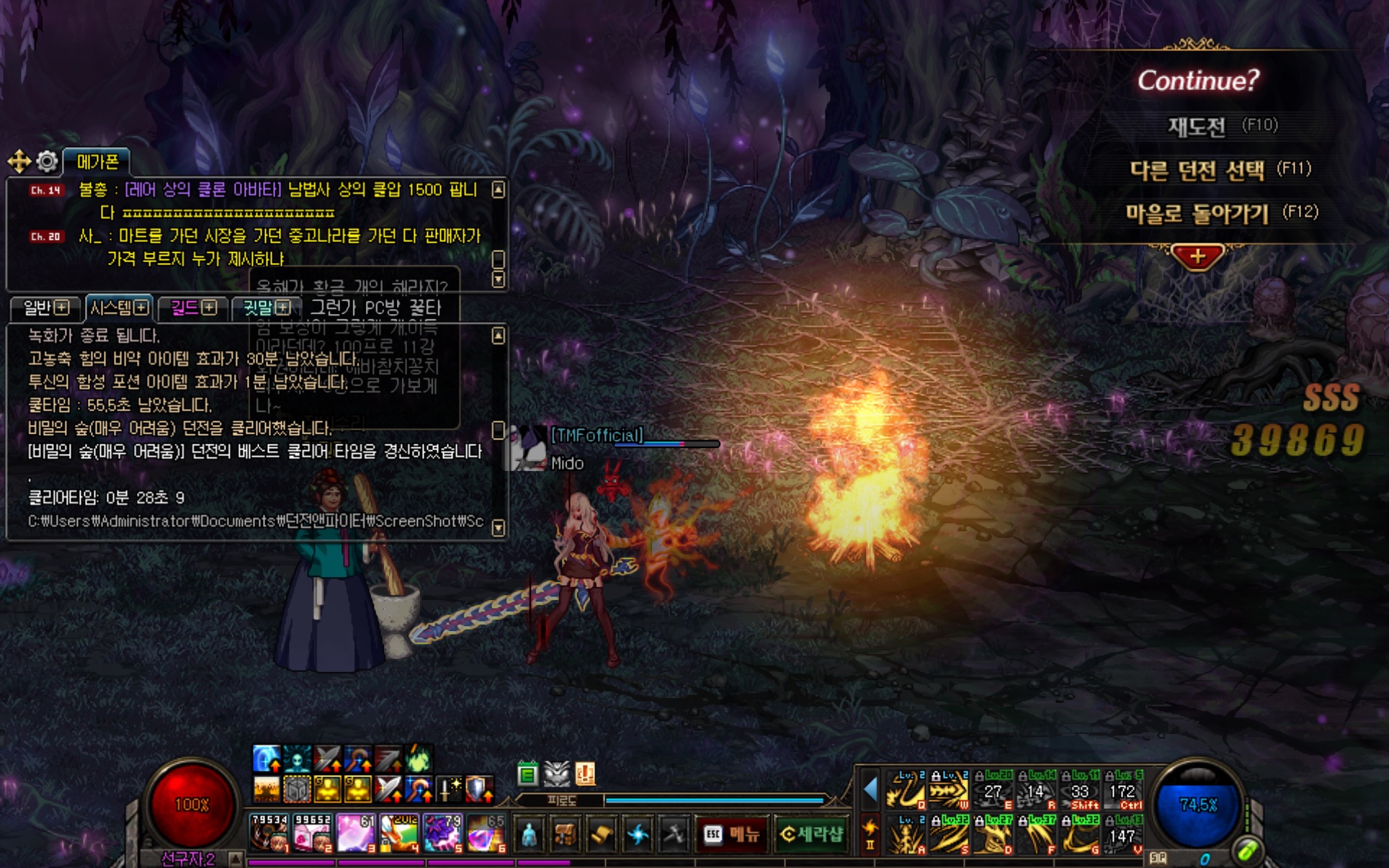This screenshot has width=1389, height=868.
Task: Open the 세라샵 cash shop
Action: [812, 834]
